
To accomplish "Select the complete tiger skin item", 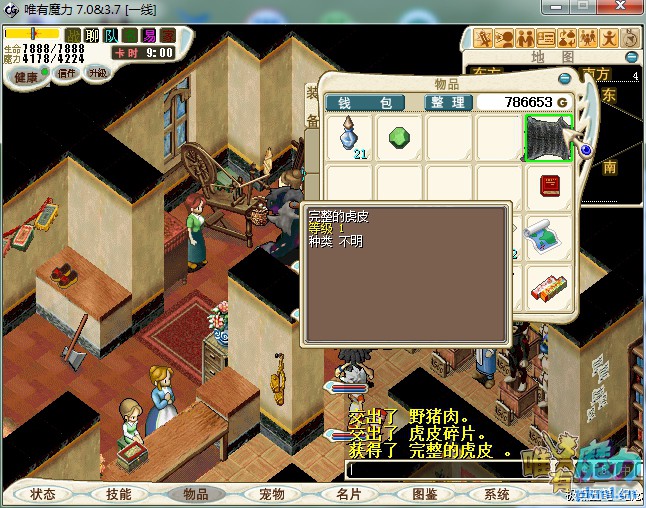I will [x=548, y=137].
